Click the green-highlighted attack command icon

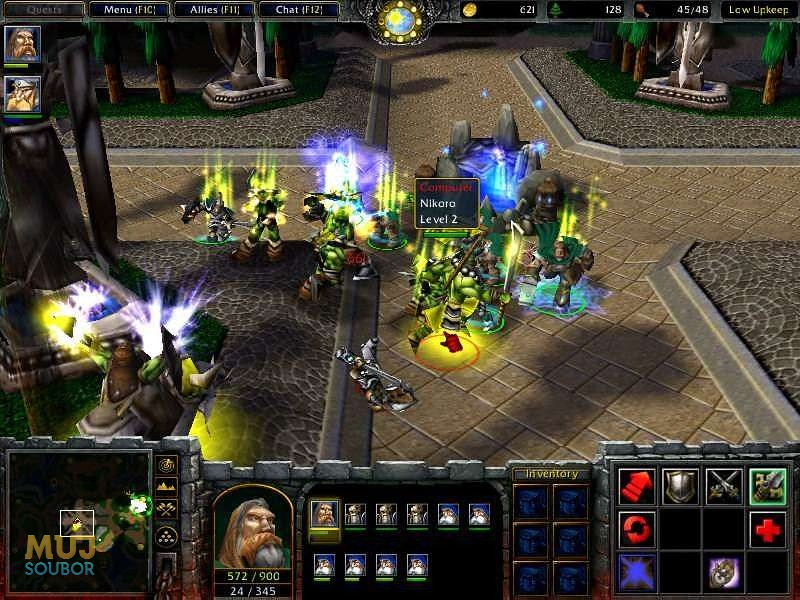coord(767,486)
